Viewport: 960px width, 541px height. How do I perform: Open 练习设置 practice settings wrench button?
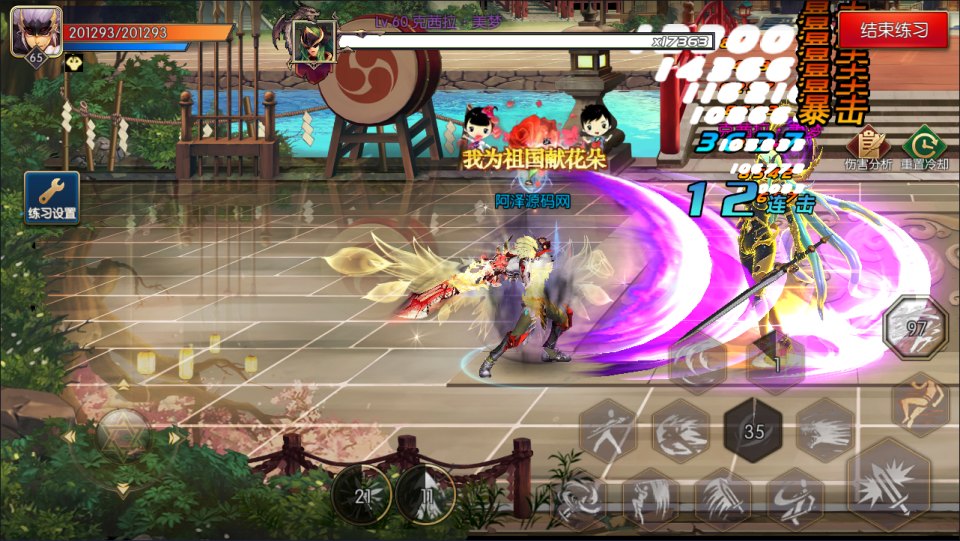tap(52, 197)
